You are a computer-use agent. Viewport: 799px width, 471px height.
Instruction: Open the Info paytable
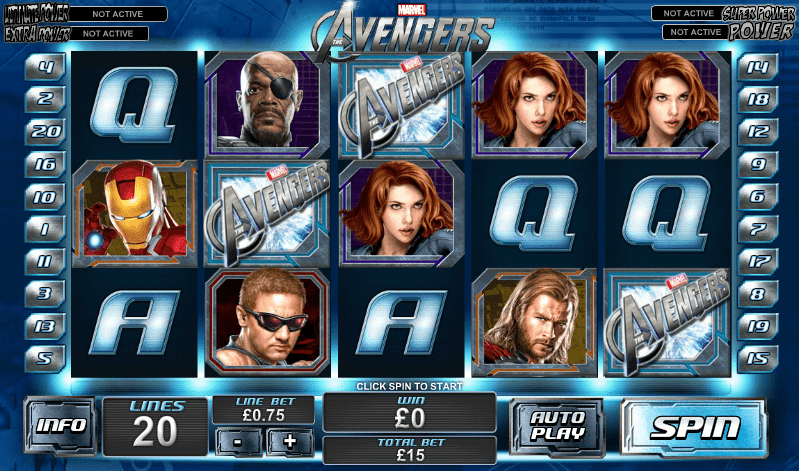(60, 425)
